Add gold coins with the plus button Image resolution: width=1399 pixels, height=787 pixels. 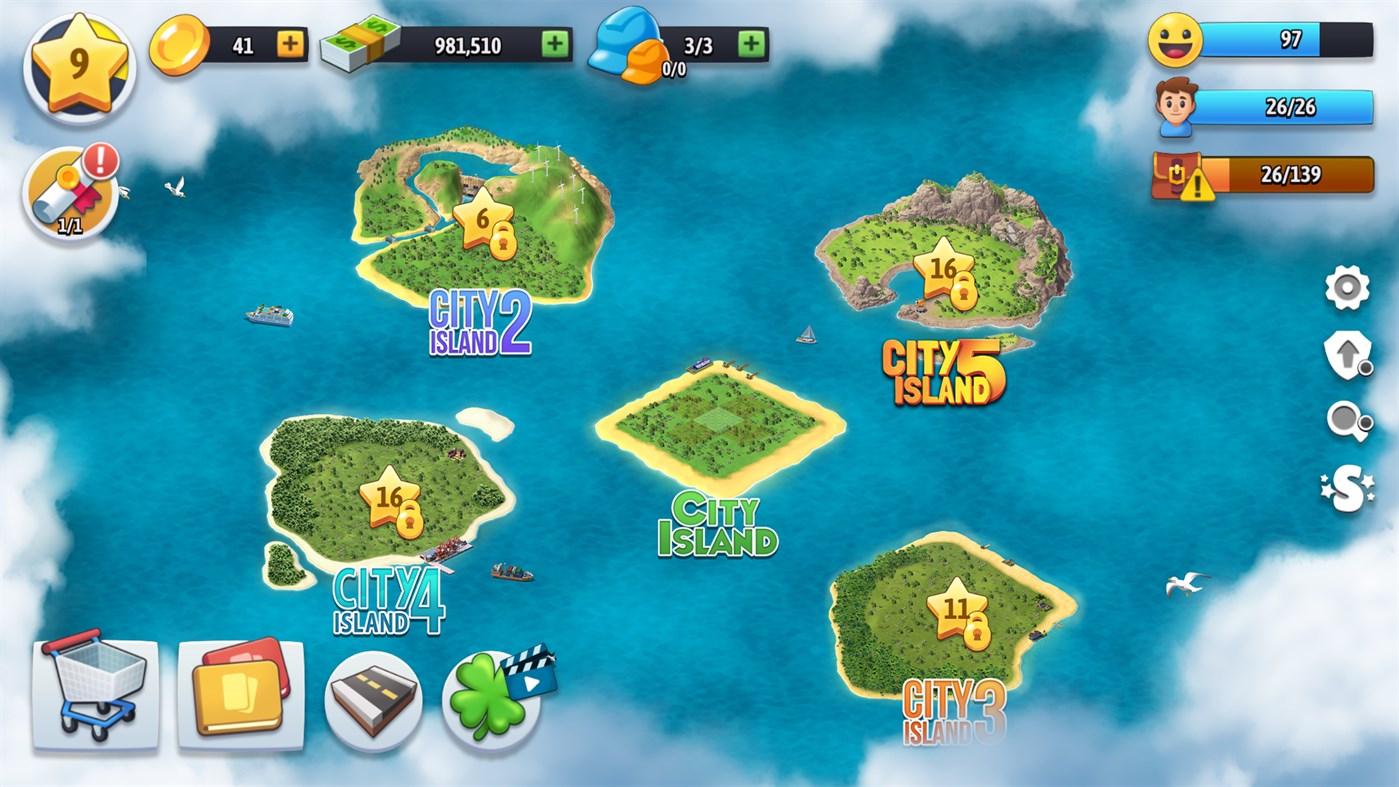pos(290,44)
